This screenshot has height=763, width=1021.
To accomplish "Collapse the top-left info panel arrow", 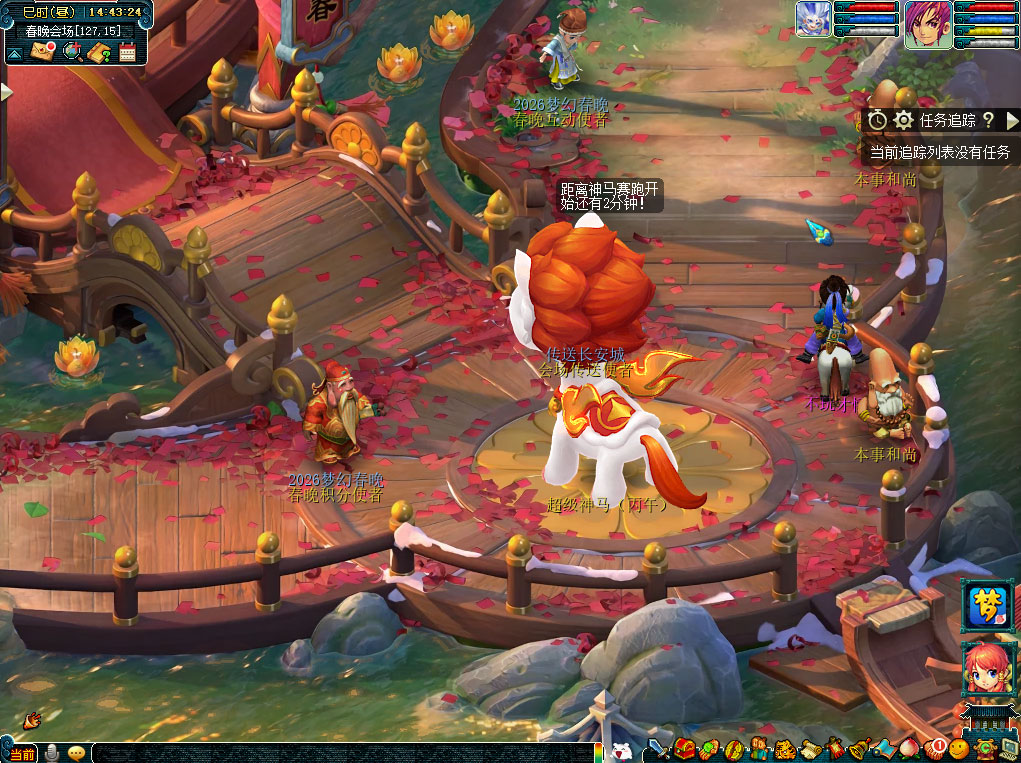I will (14, 53).
